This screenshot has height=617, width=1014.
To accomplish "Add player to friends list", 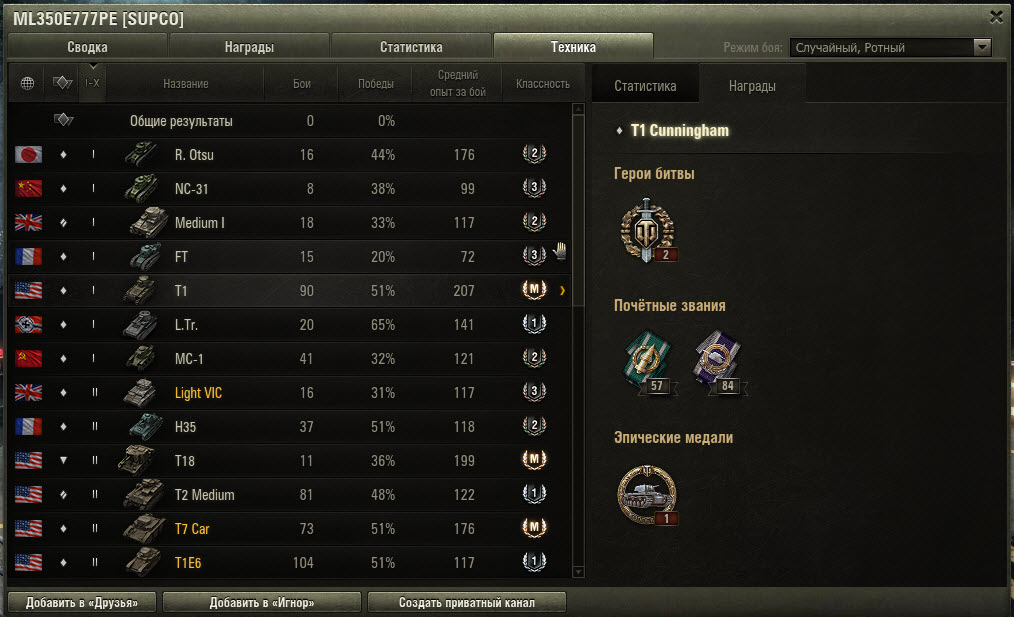I will click(82, 602).
